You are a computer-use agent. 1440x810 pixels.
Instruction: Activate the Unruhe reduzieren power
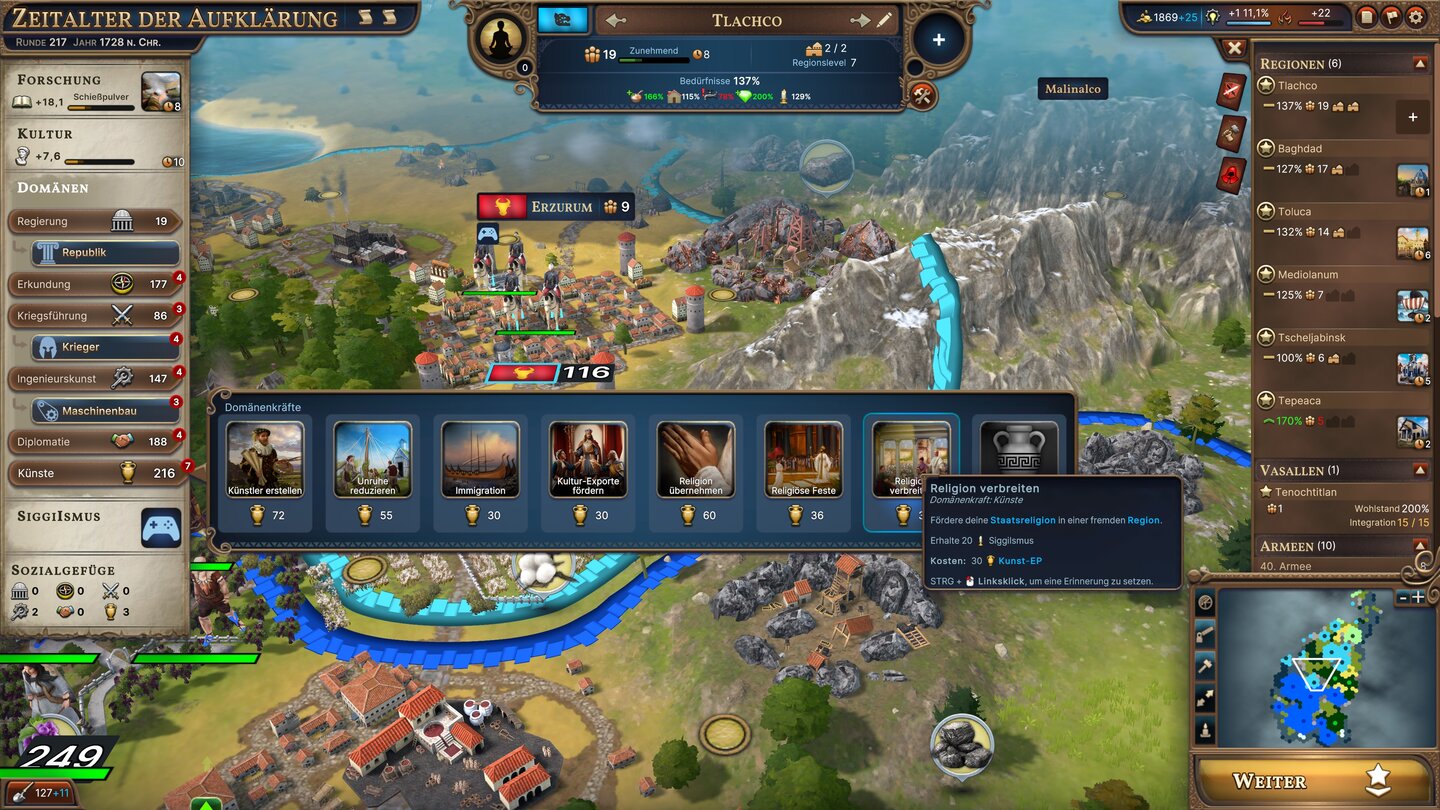[373, 472]
